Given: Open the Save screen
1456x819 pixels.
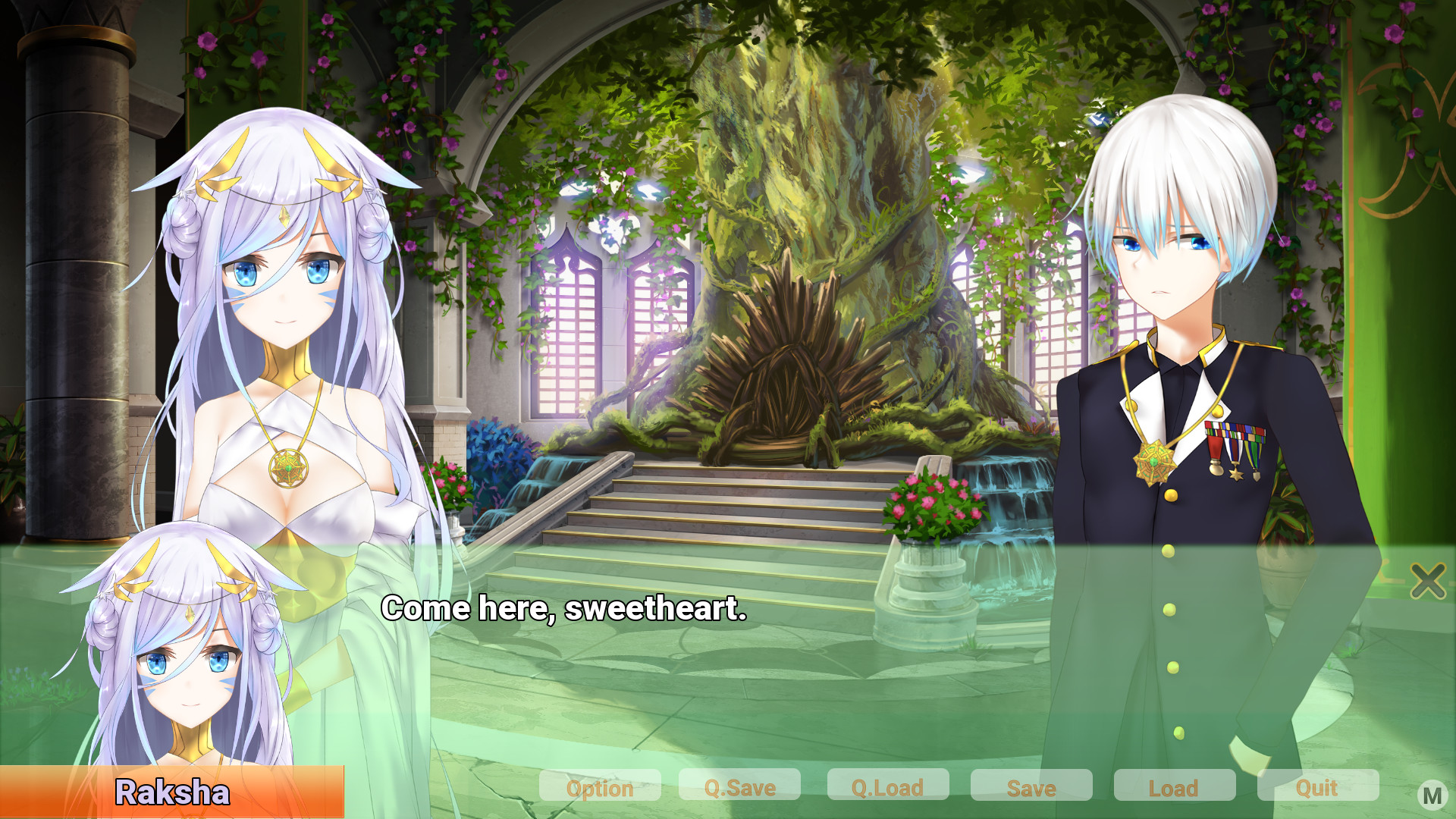Looking at the screenshot, I should [x=1031, y=788].
